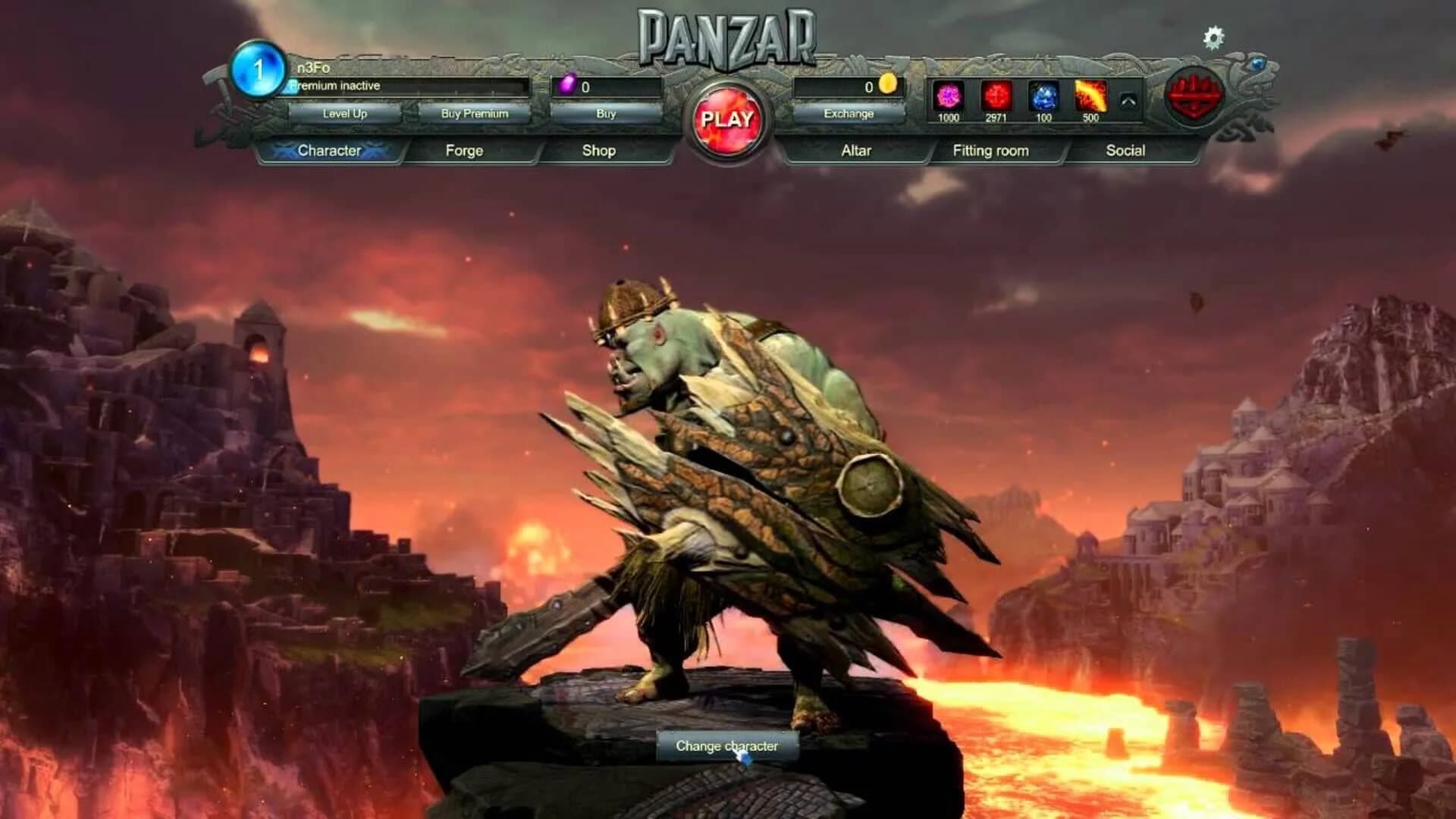Click the Buy Premium button
The image size is (1456, 819).
pos(474,112)
